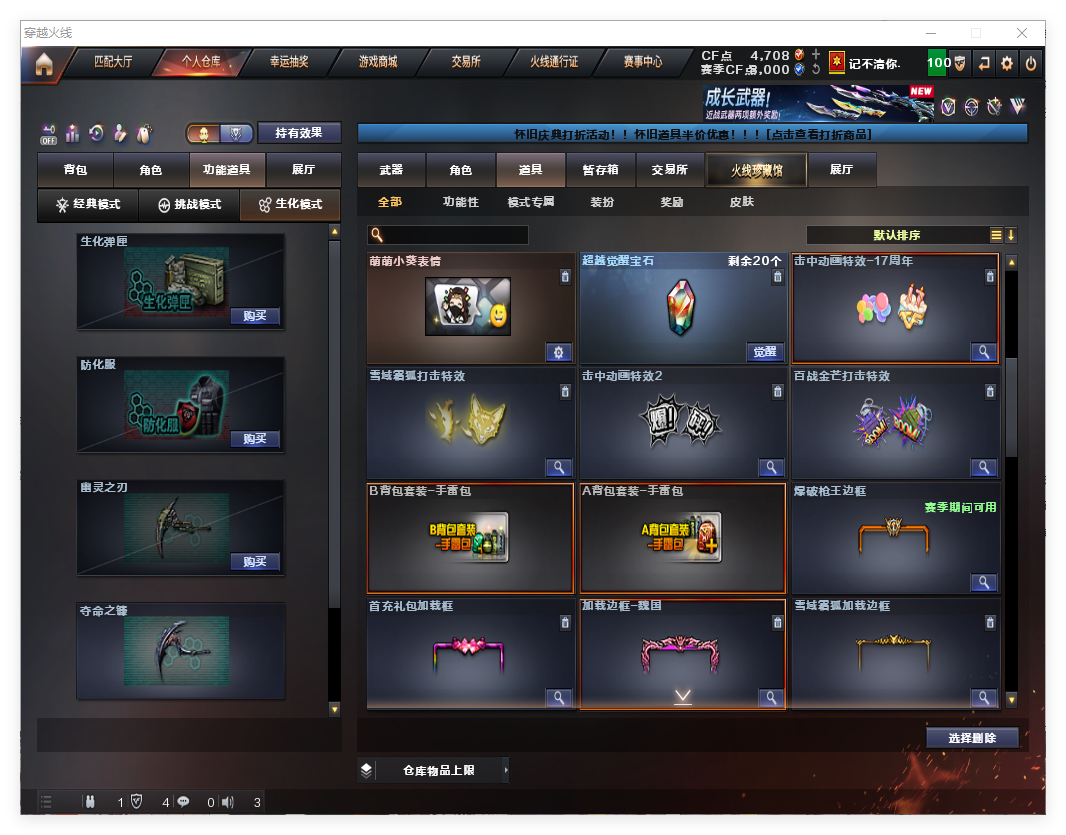1066x835 pixels.
Task: Open the 匹配大厅 matchmaking hall
Action: 113,62
